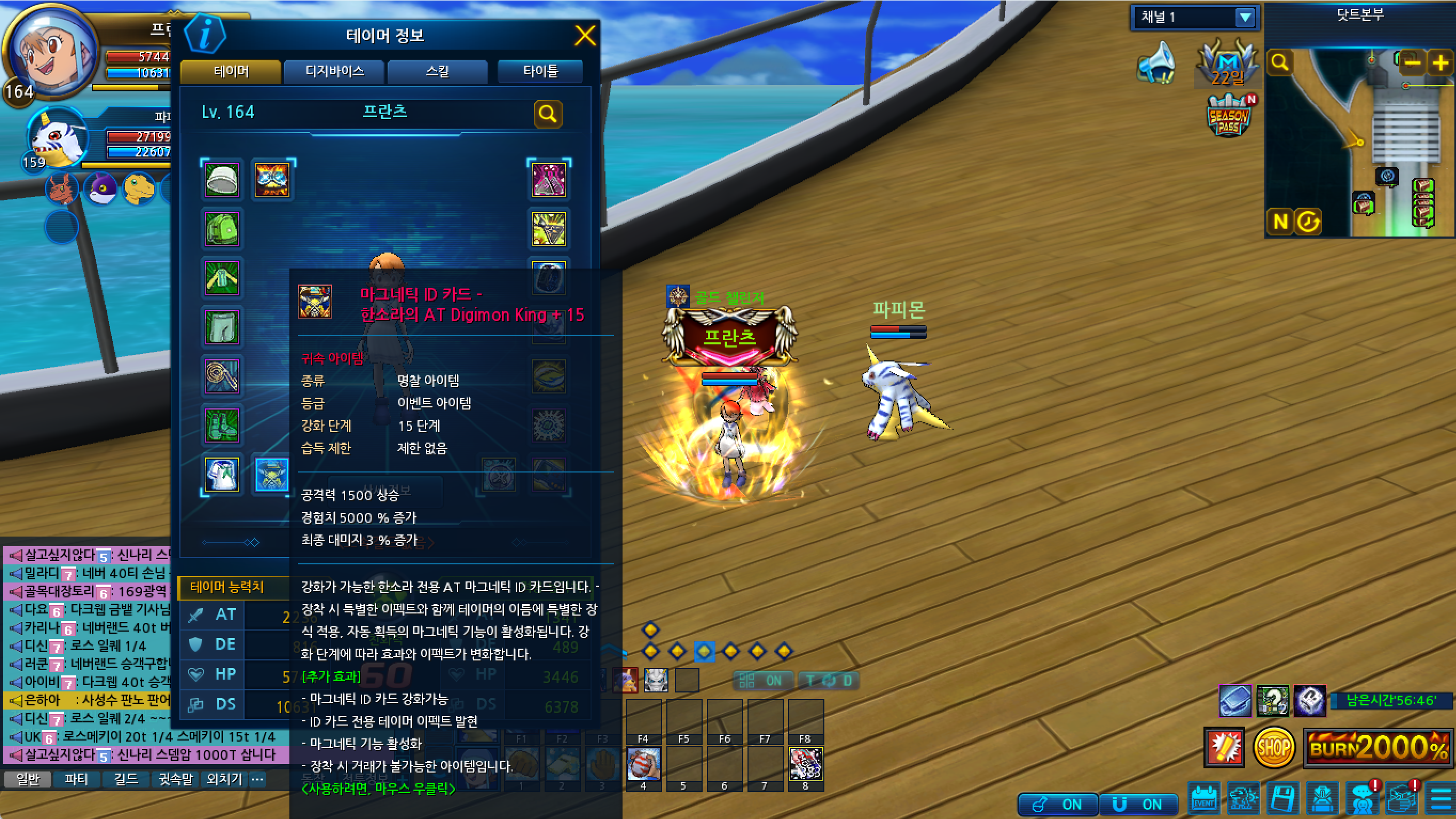Open the hamburger main menu icon
This screenshot has width=1456, height=819.
click(1441, 800)
